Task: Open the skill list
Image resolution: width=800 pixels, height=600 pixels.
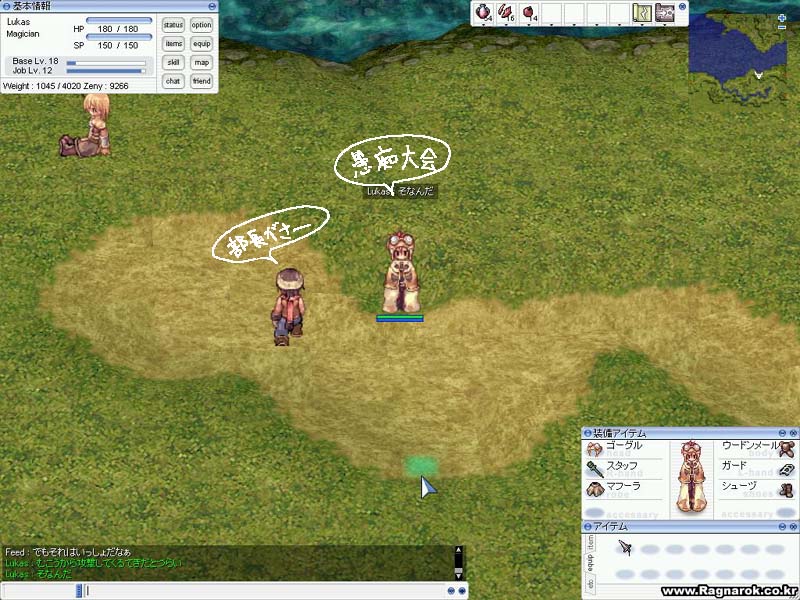Action: point(173,62)
